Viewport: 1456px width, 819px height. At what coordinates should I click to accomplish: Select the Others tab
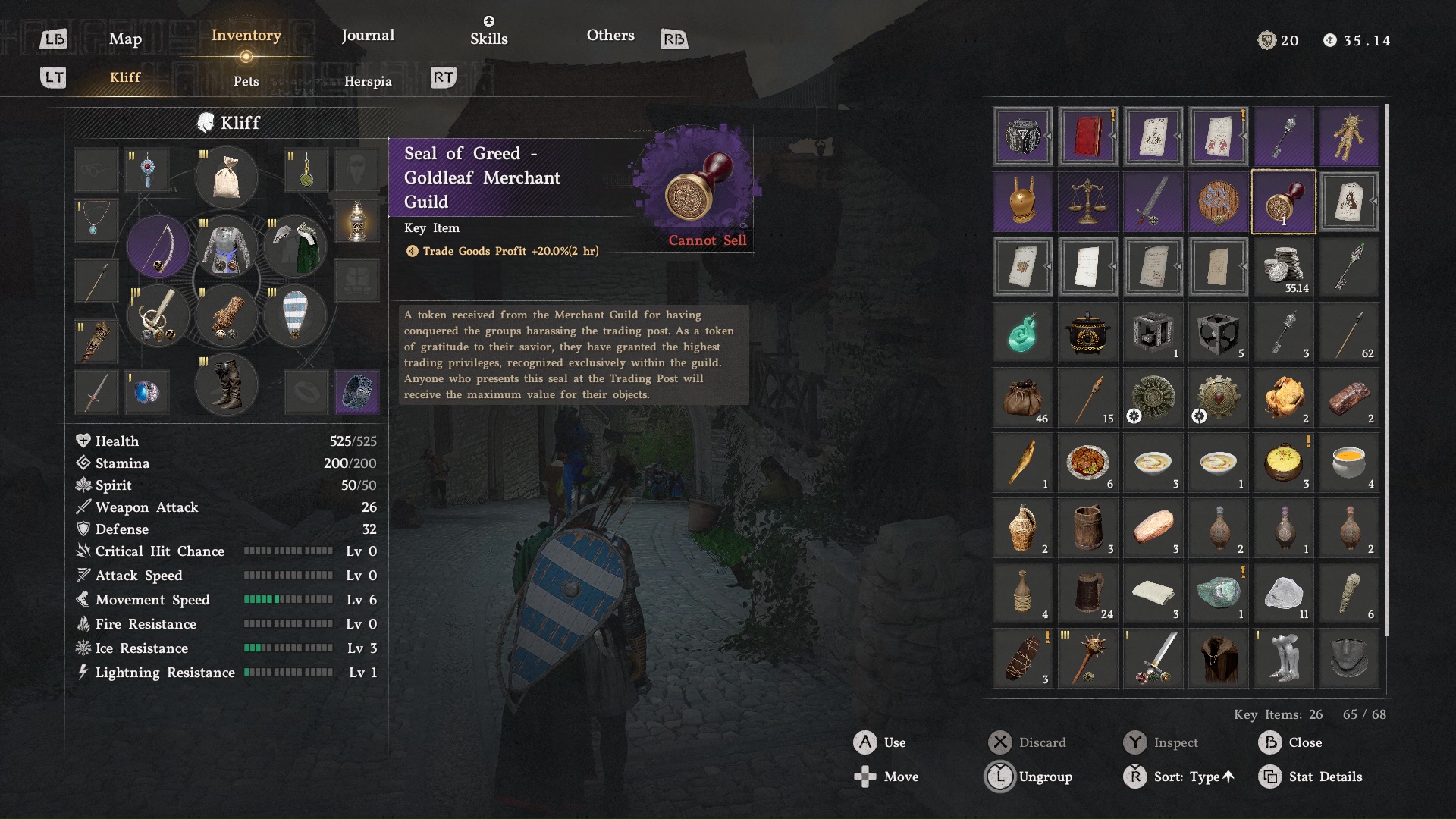610,36
